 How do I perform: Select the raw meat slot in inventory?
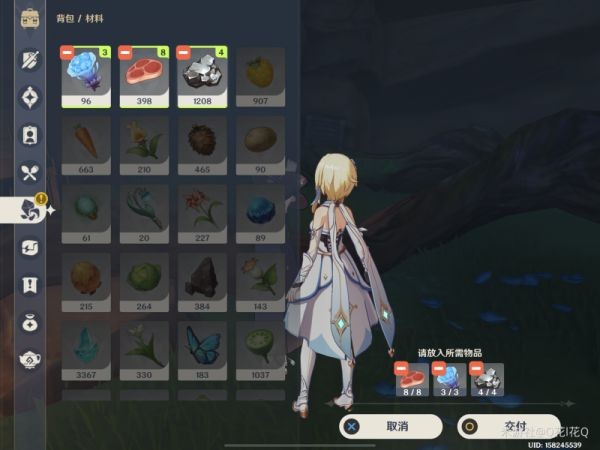coord(144,76)
